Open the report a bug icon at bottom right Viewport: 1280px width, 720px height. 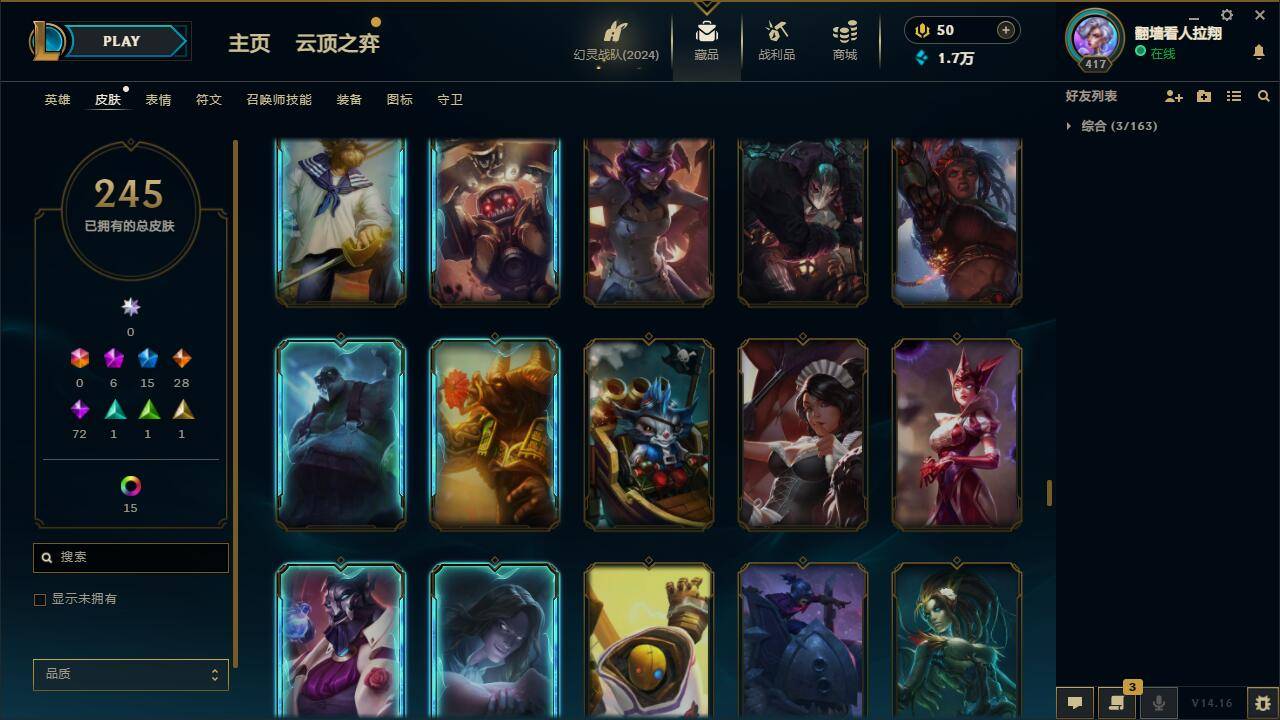pyautogui.click(x=1260, y=703)
